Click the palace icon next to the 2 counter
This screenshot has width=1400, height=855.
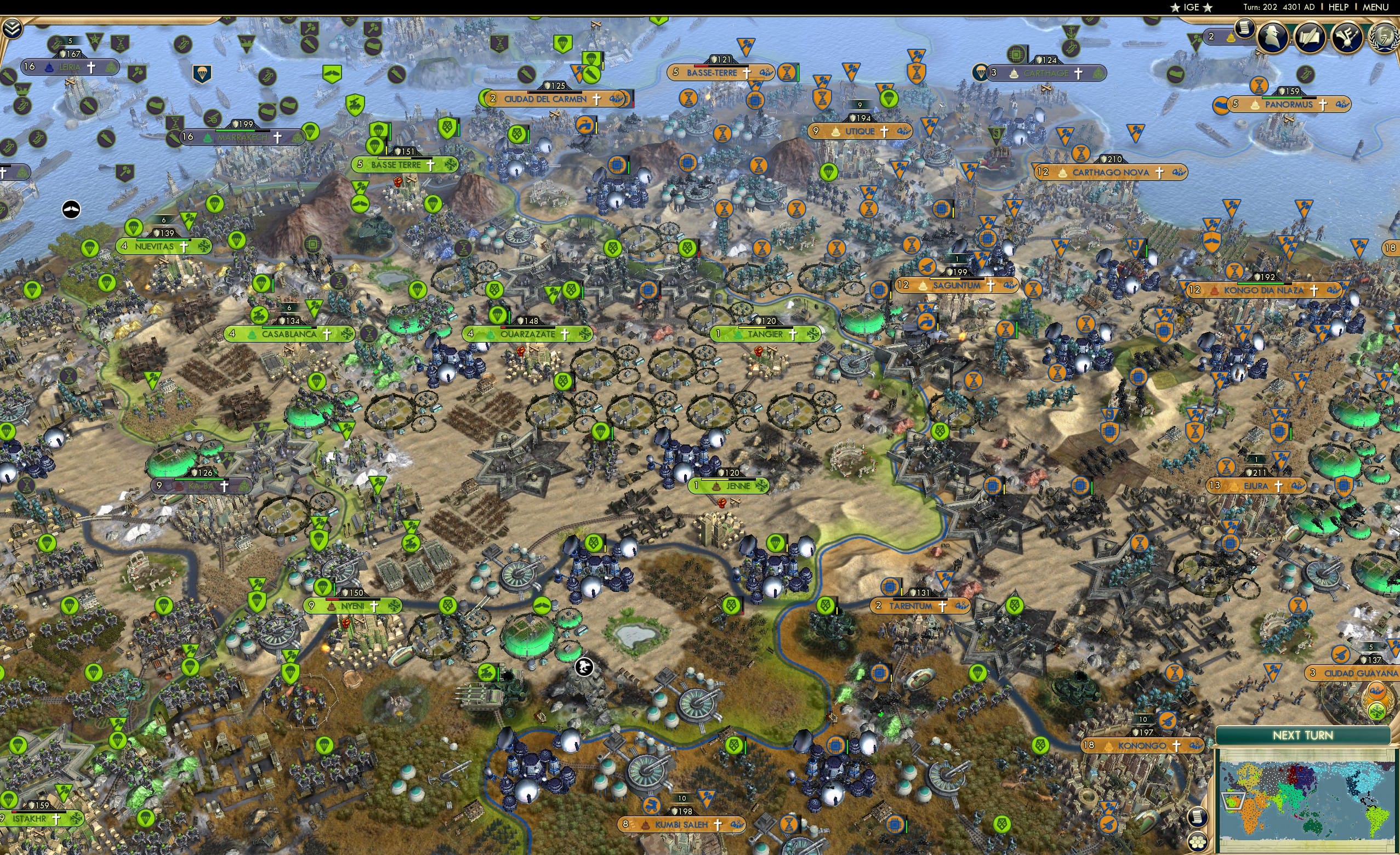point(1231,37)
